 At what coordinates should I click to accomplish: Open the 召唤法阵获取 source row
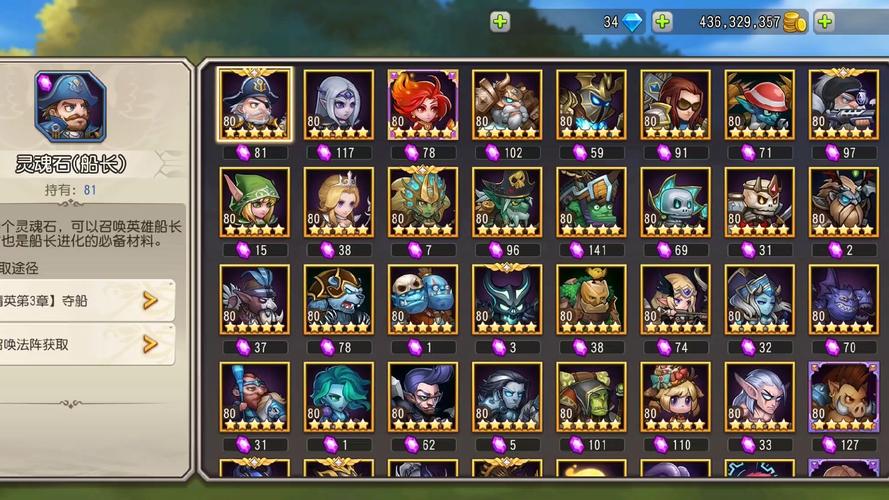coord(88,344)
